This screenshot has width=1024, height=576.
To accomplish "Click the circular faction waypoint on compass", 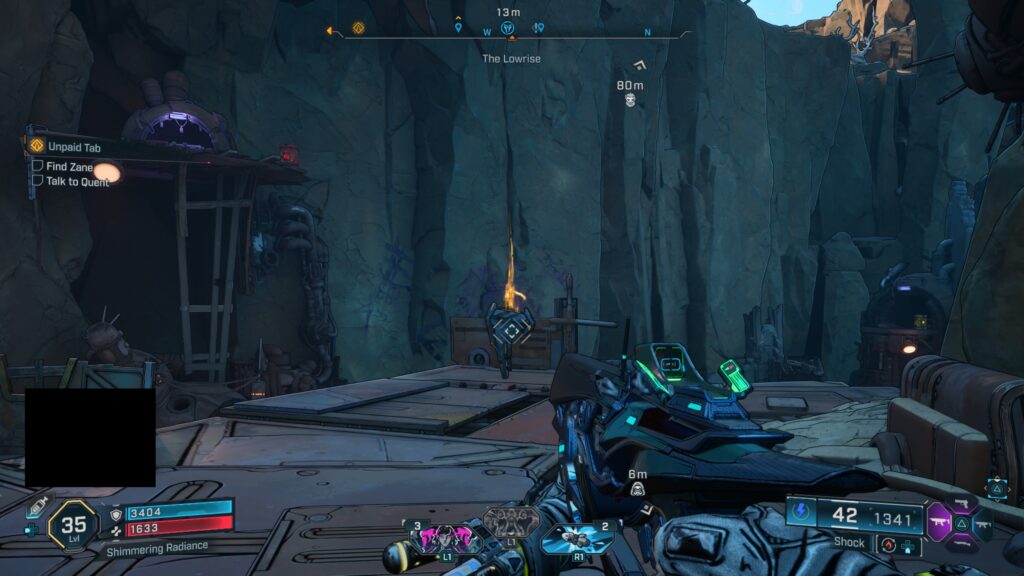I will (x=507, y=28).
